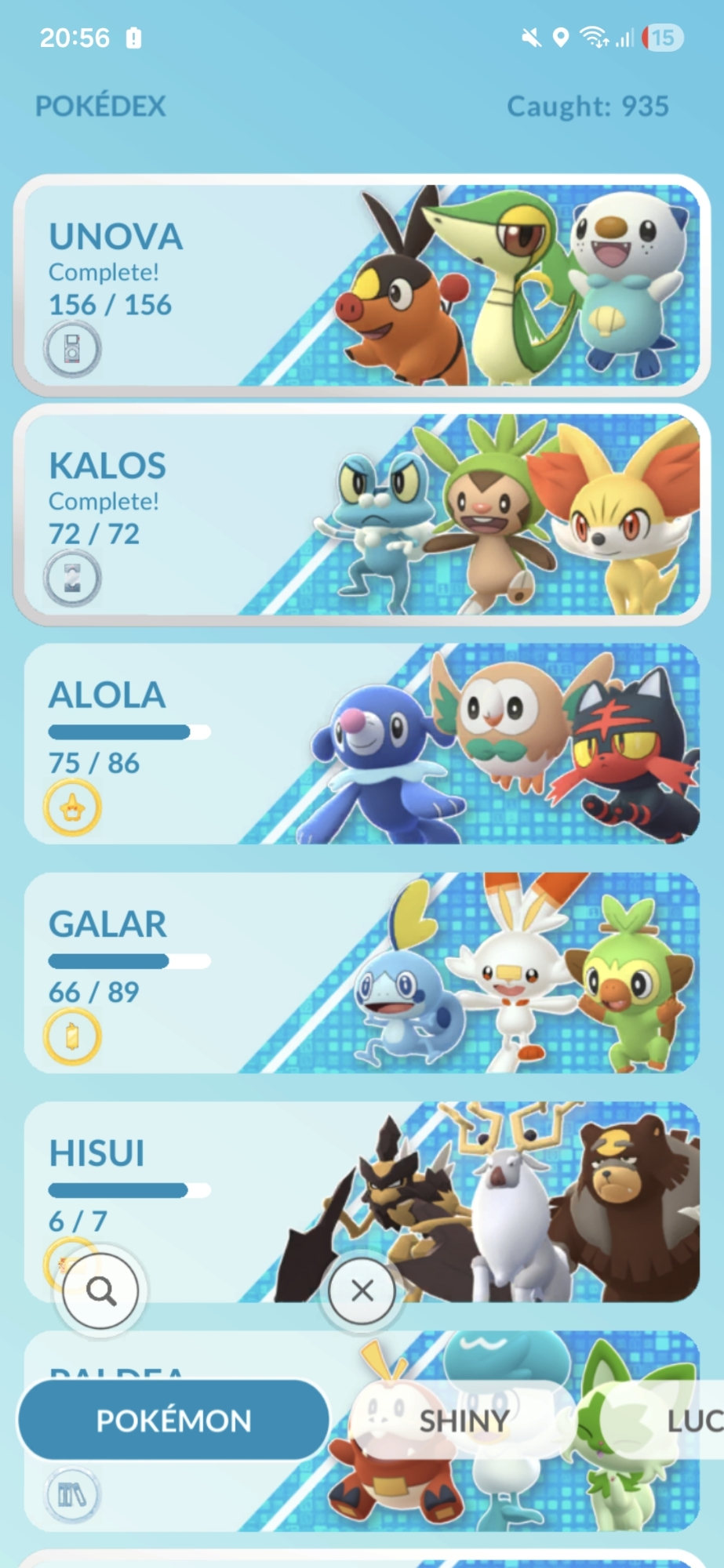Open the Unova region Pokédex
The height and width of the screenshot is (1568, 724).
361,285
